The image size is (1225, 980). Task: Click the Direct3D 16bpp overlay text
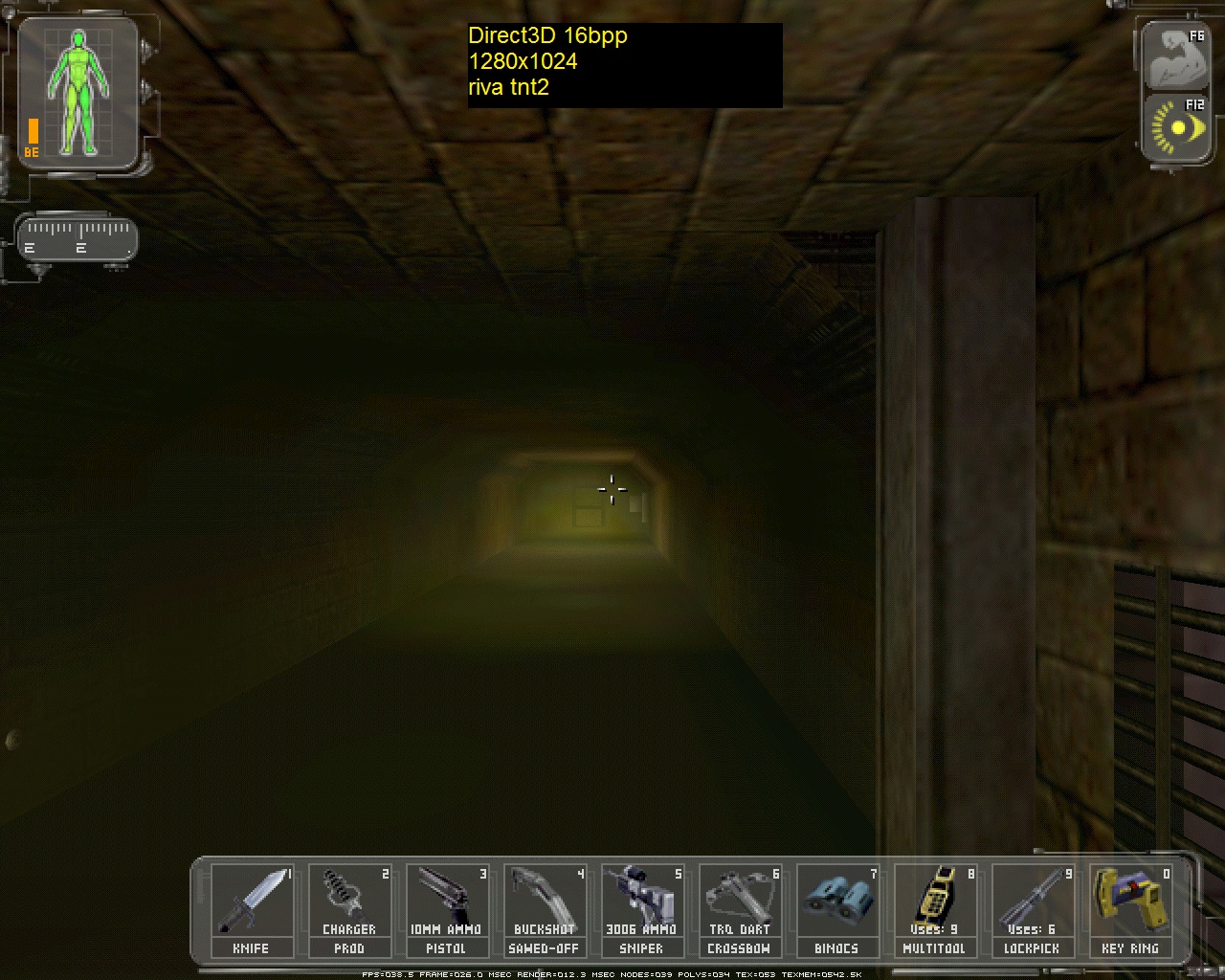546,36
